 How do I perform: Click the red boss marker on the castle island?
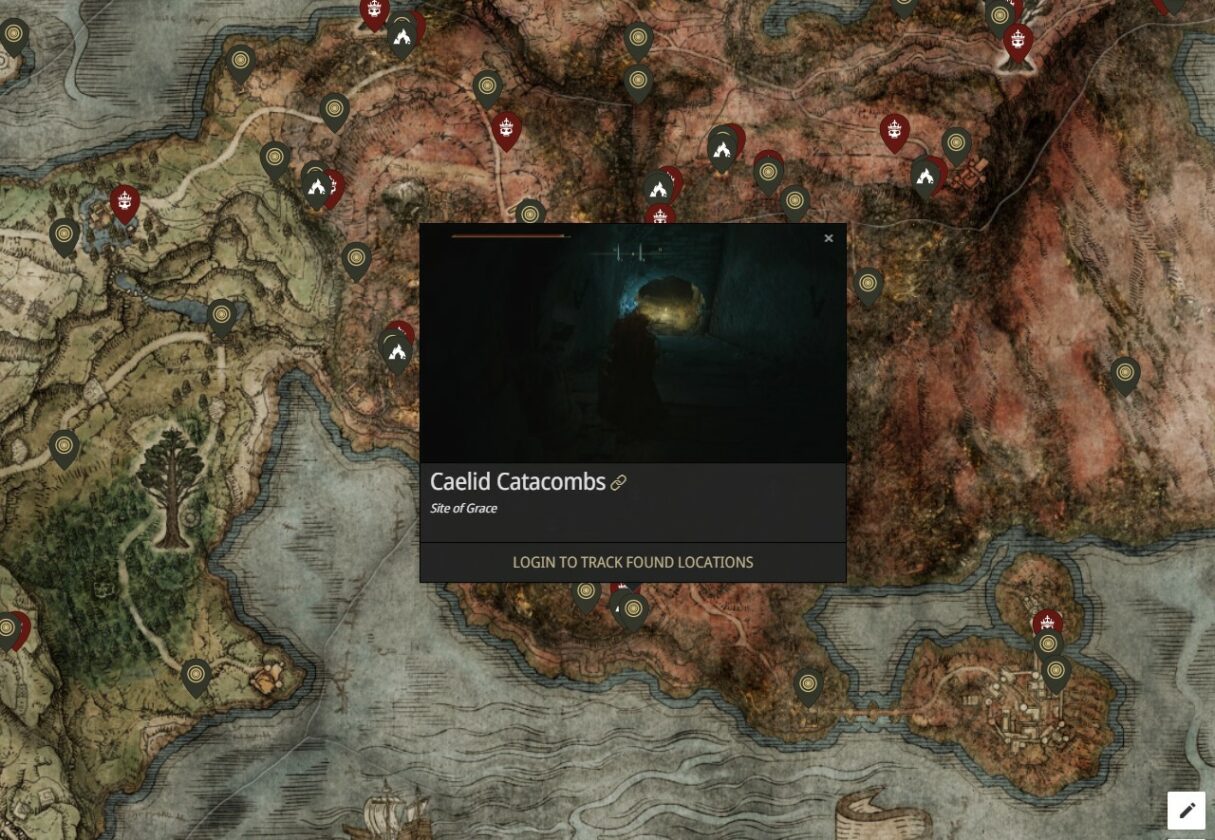coord(1047,622)
